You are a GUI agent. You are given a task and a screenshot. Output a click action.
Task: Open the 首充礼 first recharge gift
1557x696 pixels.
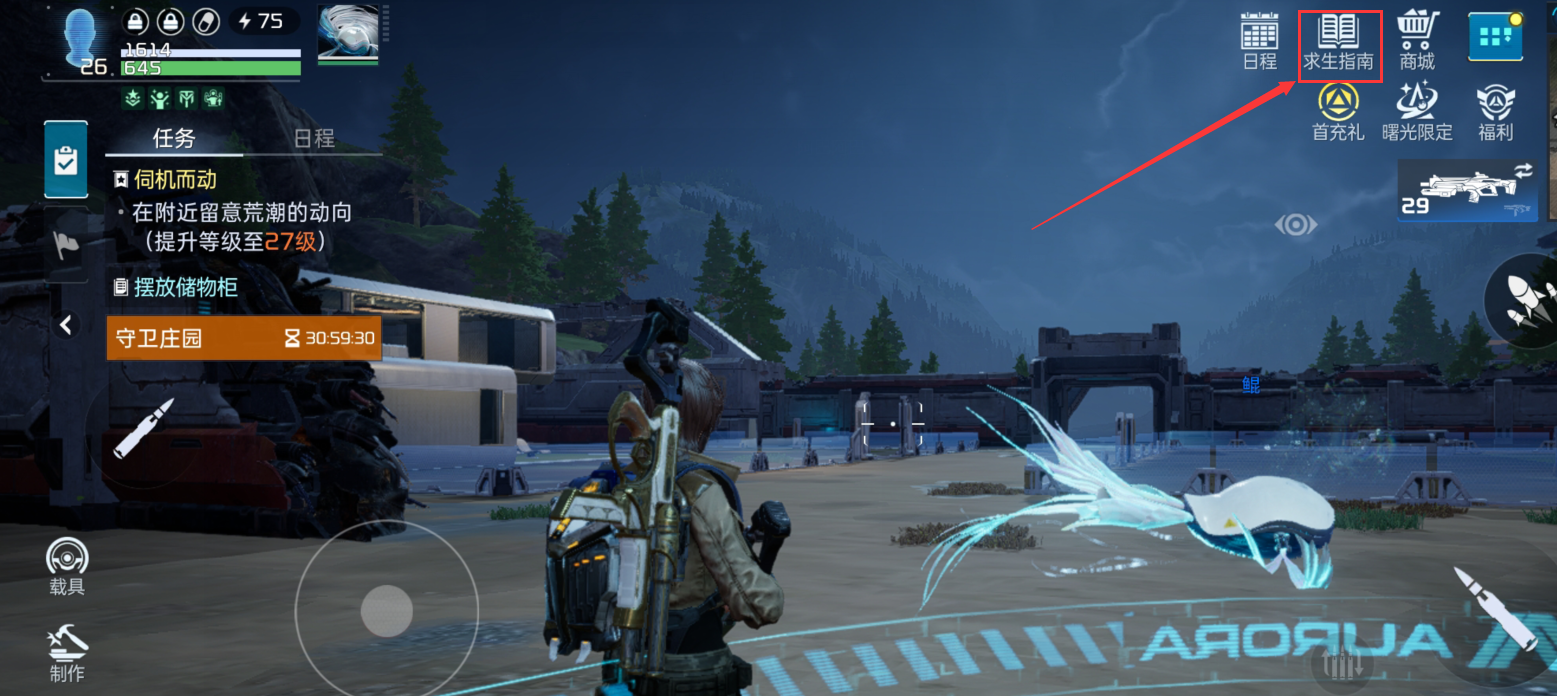coord(1338,111)
